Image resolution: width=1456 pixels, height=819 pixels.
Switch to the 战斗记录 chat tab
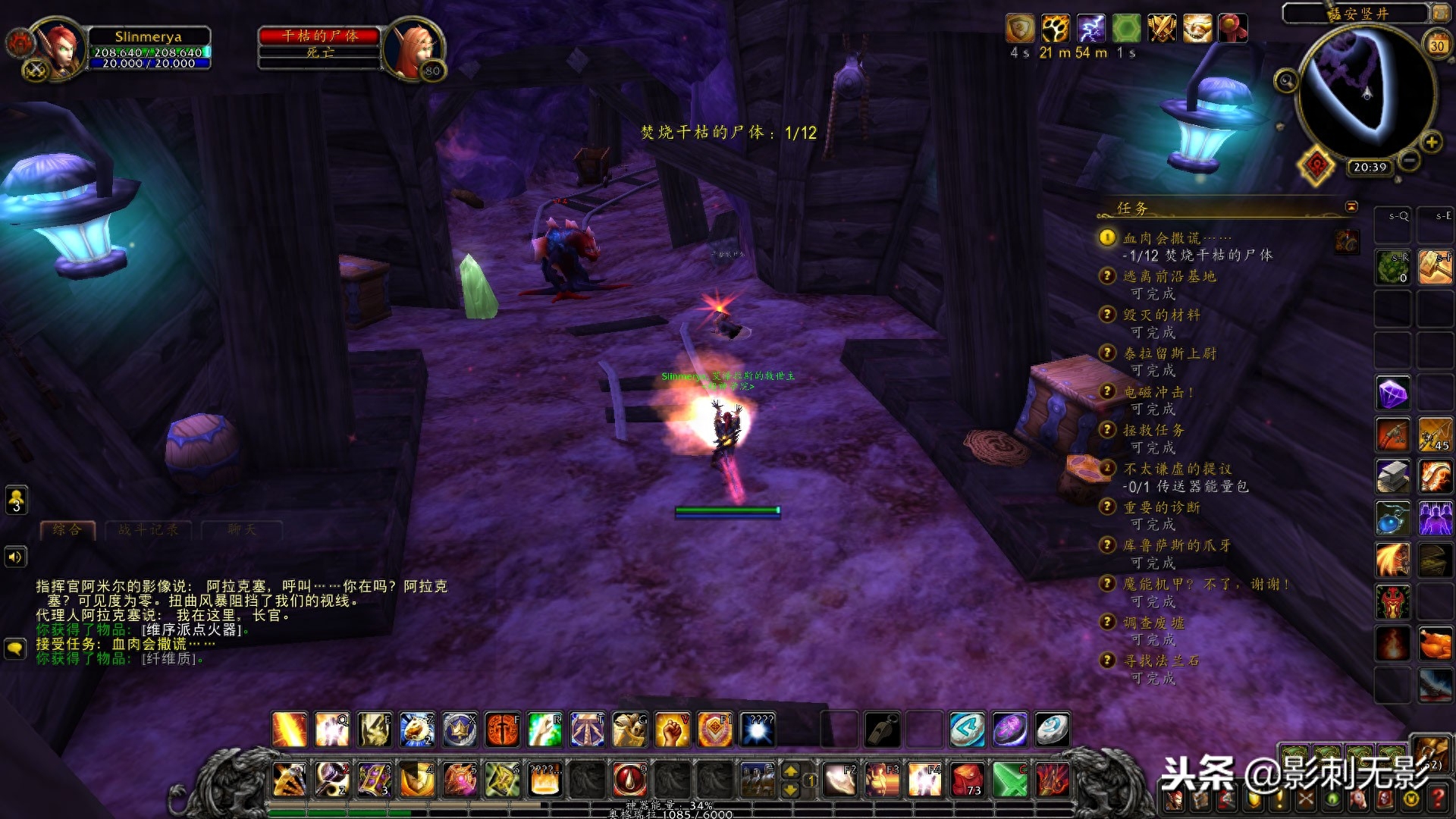point(149,529)
